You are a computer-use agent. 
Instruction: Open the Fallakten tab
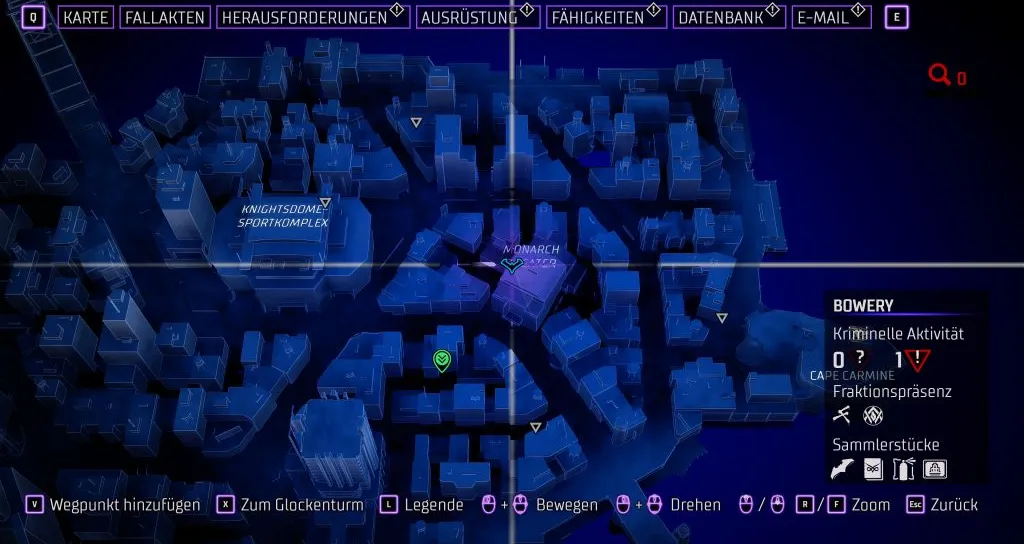[x=165, y=17]
